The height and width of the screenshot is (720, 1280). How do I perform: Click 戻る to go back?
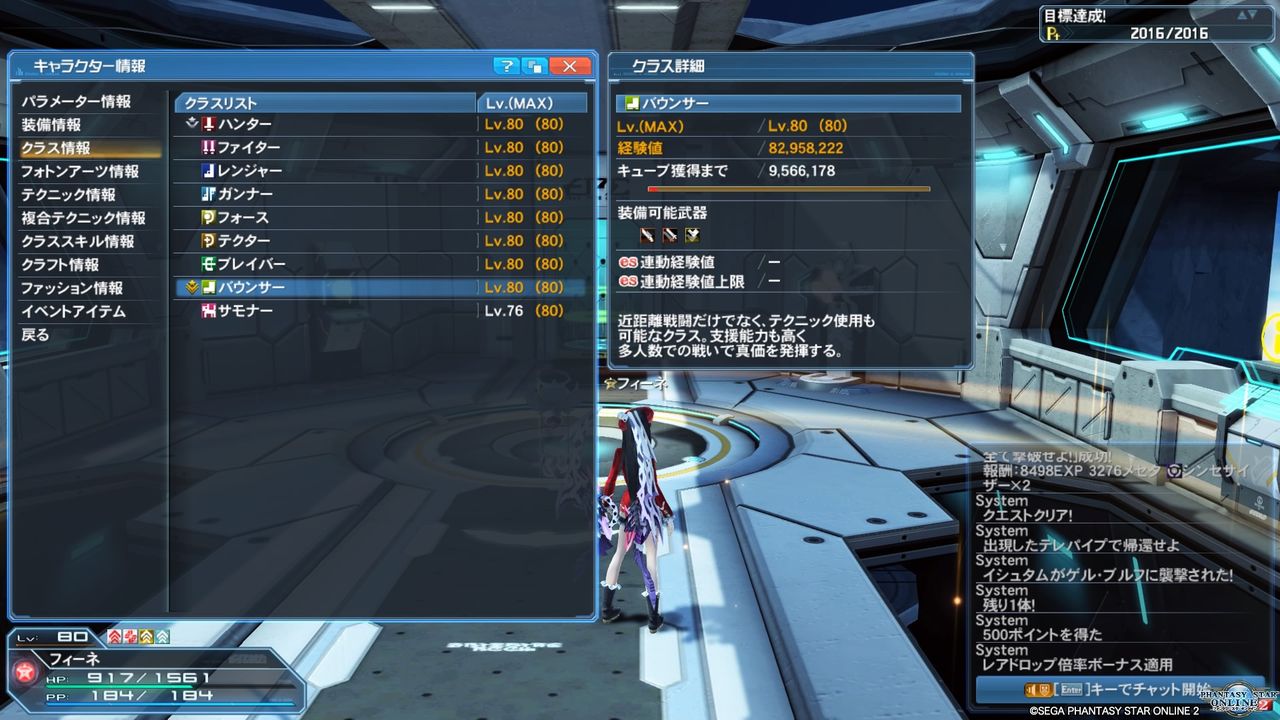(37, 334)
